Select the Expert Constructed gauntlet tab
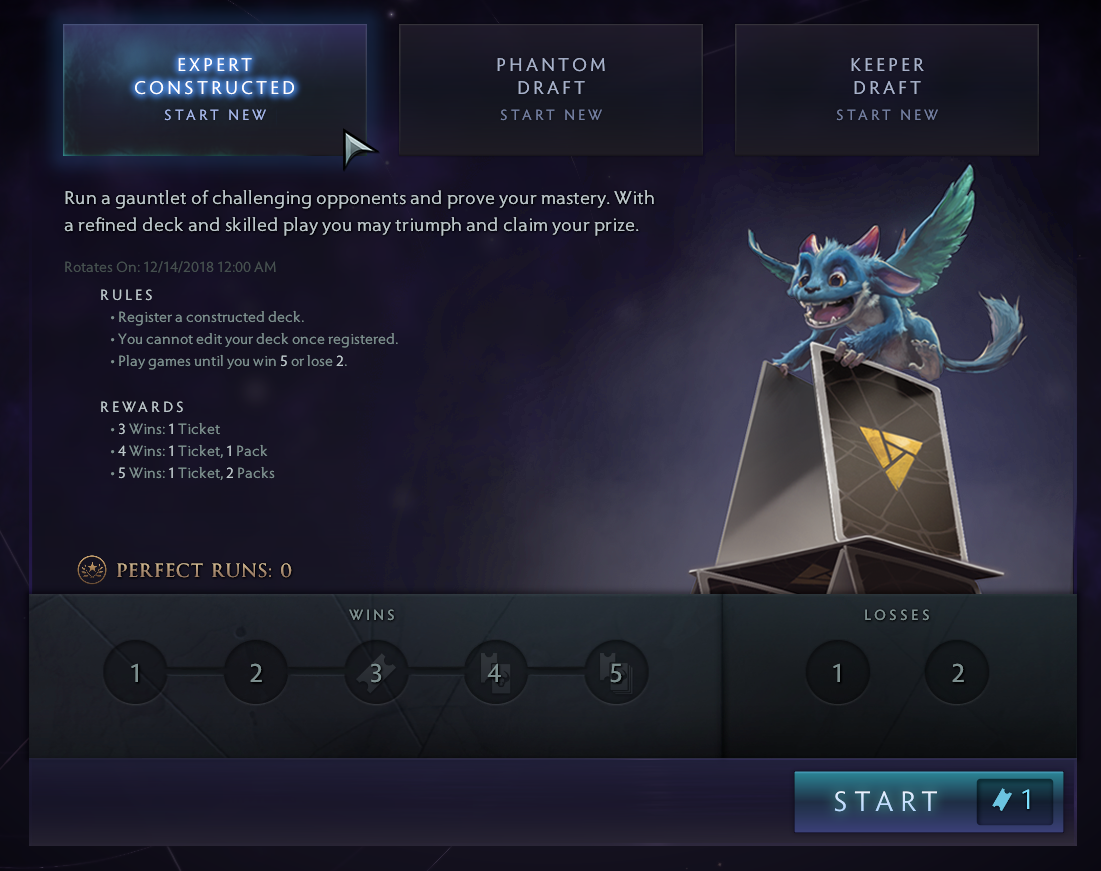Viewport: 1101px width, 871px height. 215,89
